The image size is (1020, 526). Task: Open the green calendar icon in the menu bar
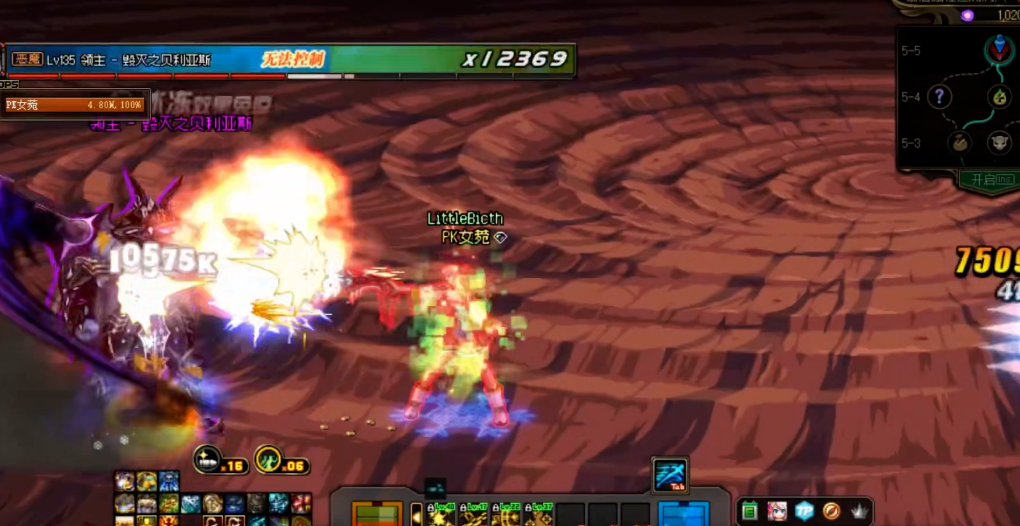(750, 511)
